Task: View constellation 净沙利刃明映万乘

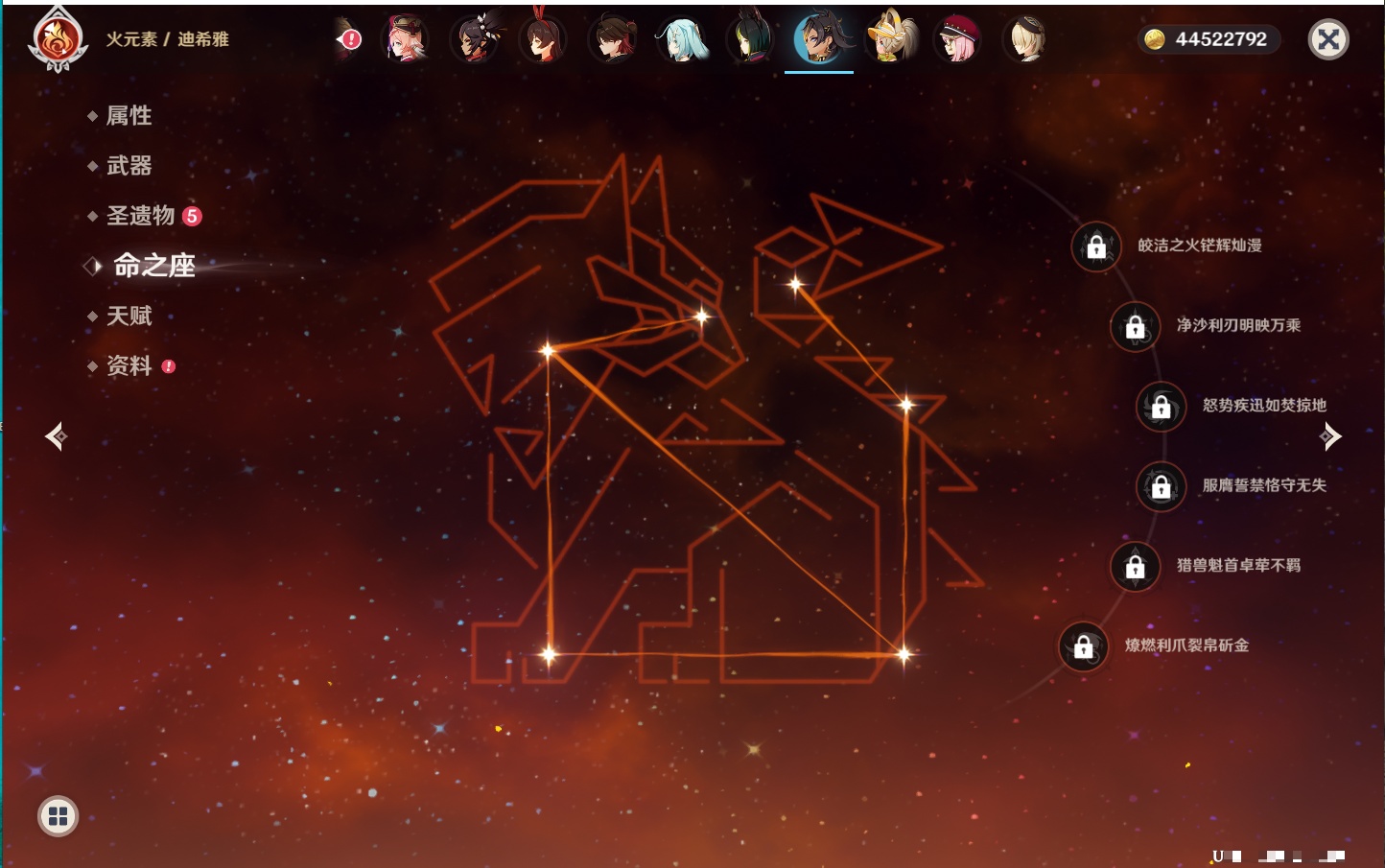Action: click(x=1136, y=326)
